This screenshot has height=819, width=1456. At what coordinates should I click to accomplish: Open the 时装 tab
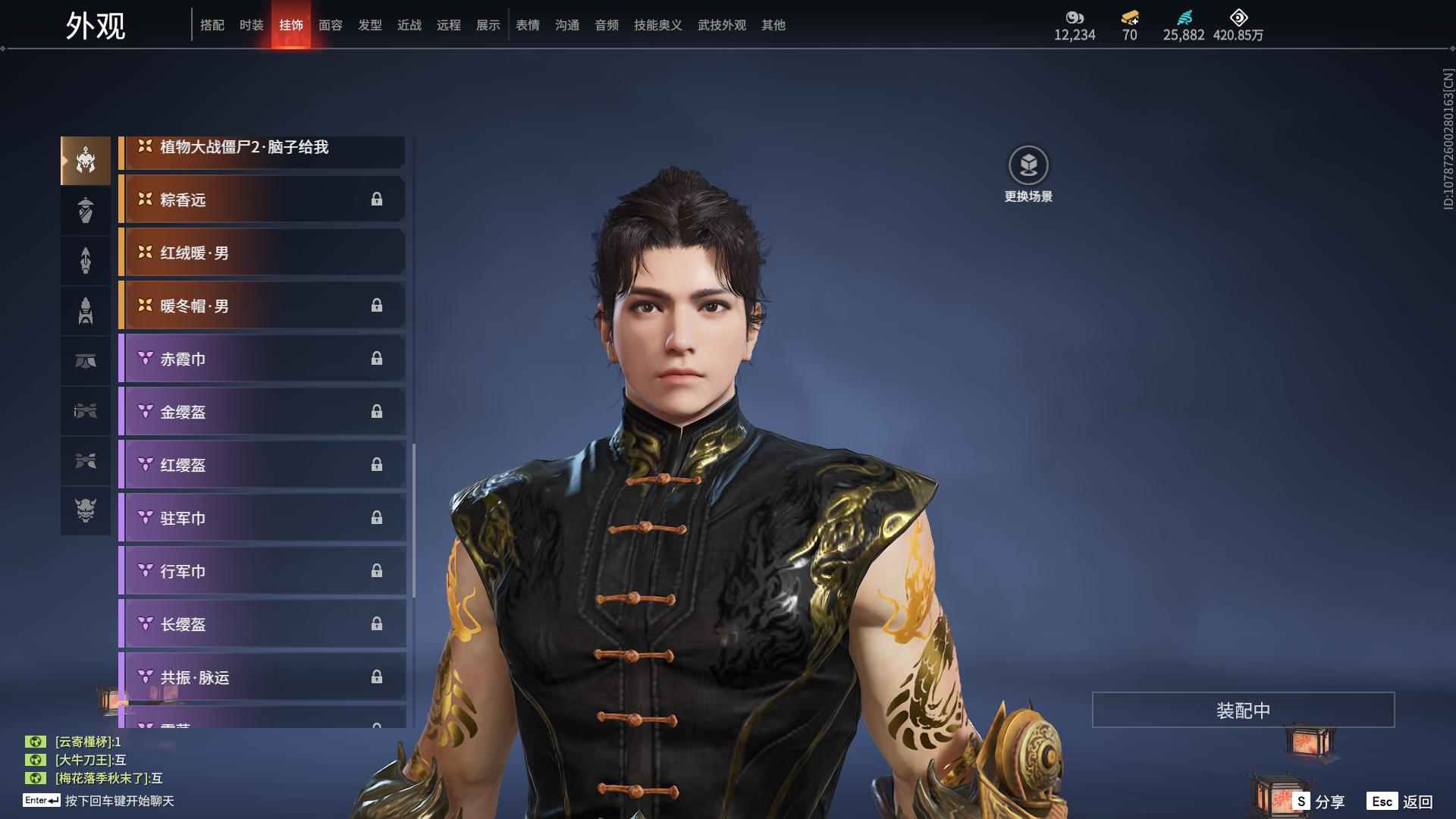coord(251,25)
